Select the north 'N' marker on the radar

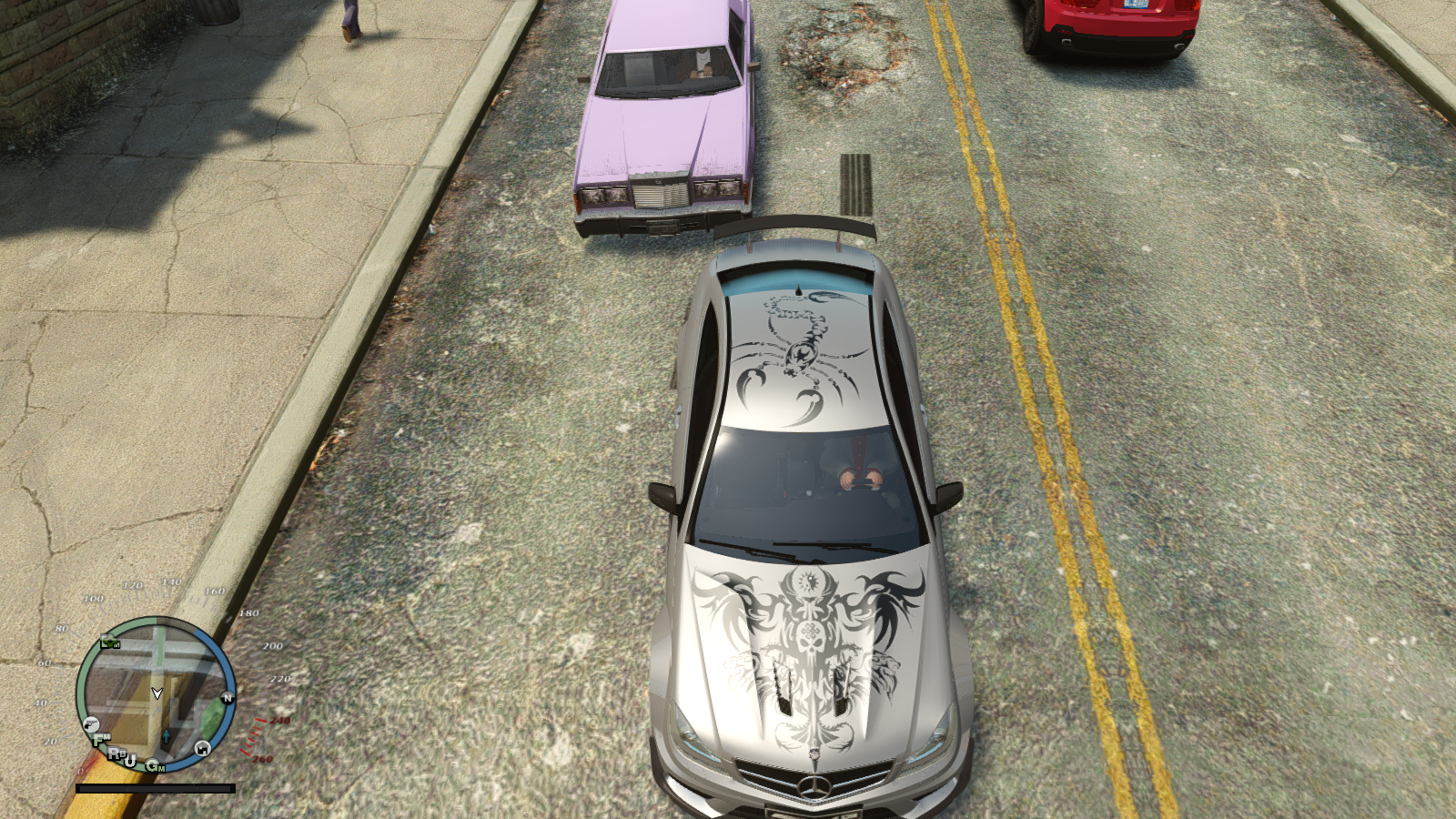[227, 698]
